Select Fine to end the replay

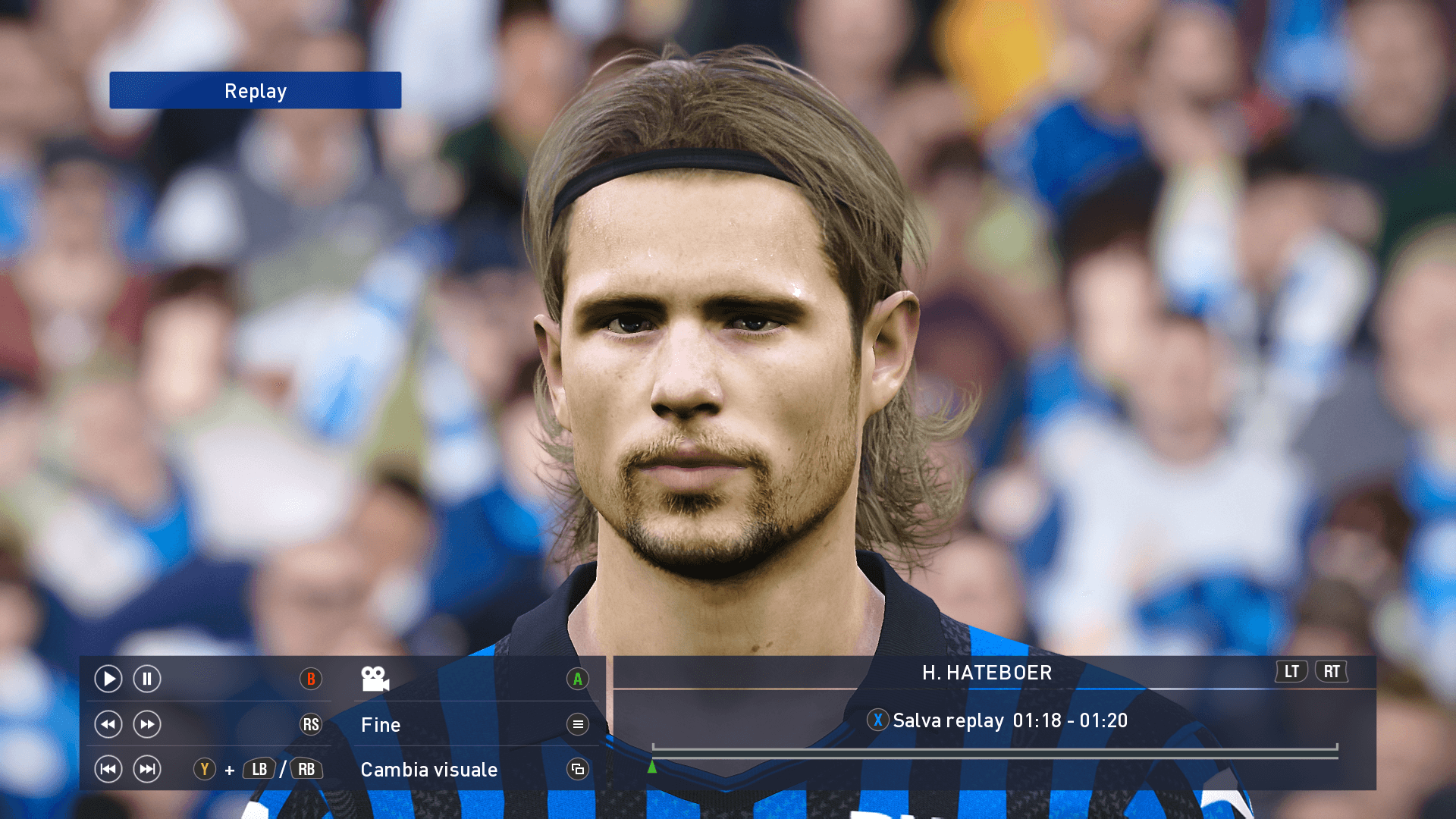pyautogui.click(x=381, y=725)
